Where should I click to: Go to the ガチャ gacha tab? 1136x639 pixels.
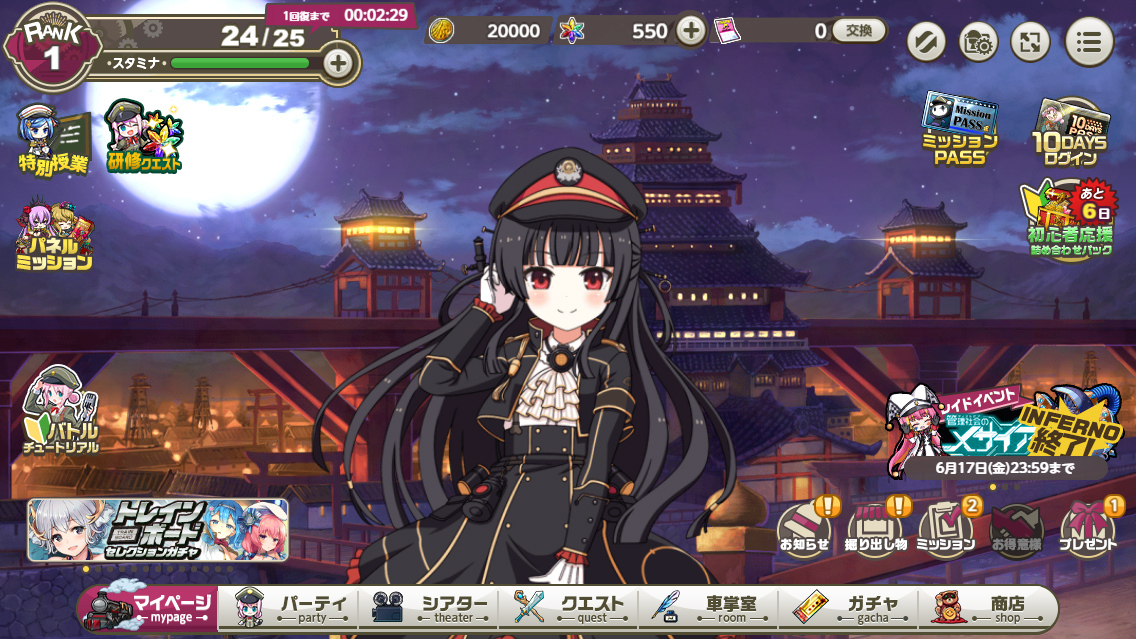tap(850, 608)
